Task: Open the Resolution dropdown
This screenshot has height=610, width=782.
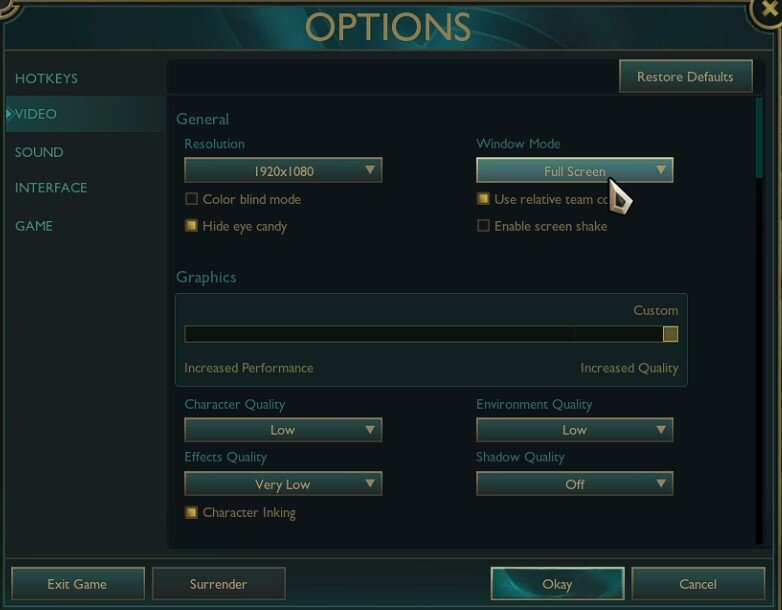Action: 283,171
